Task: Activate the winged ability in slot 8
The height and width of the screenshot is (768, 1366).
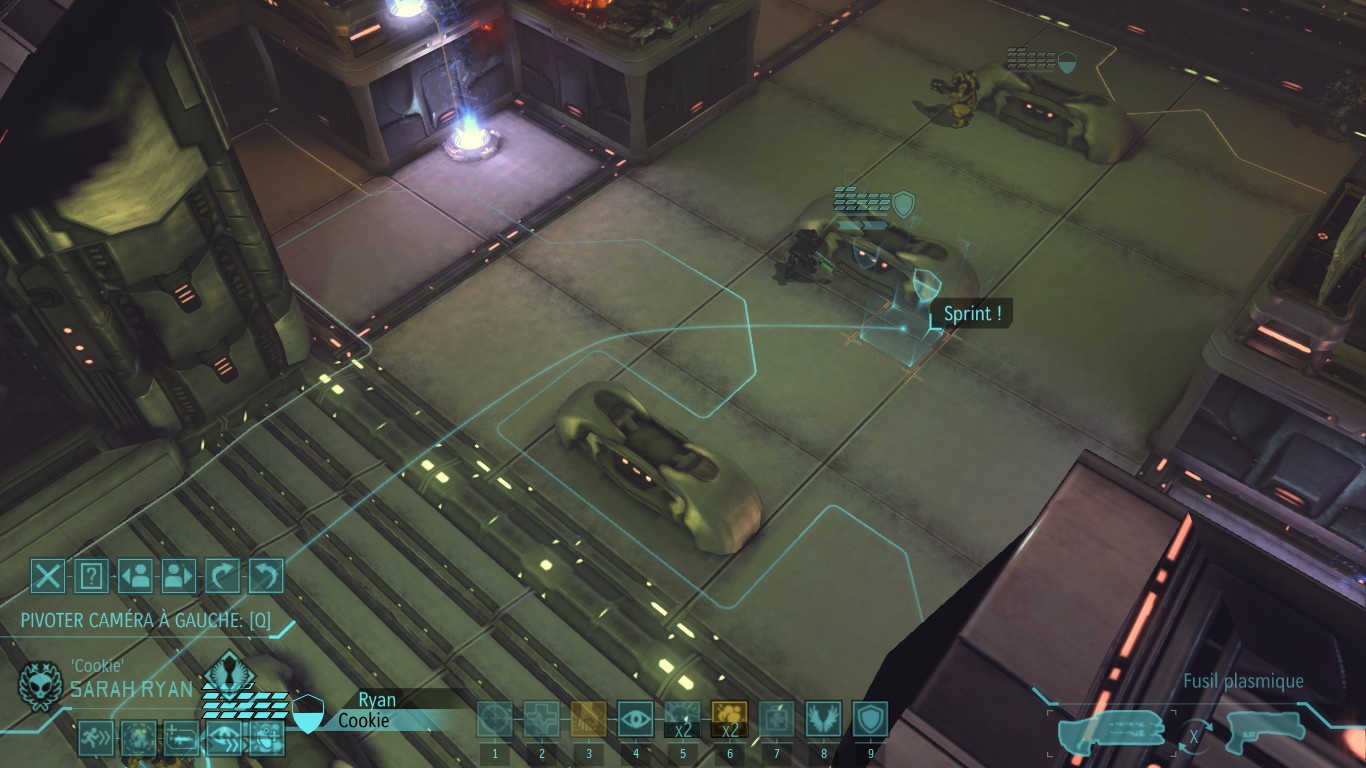Action: pyautogui.click(x=823, y=719)
